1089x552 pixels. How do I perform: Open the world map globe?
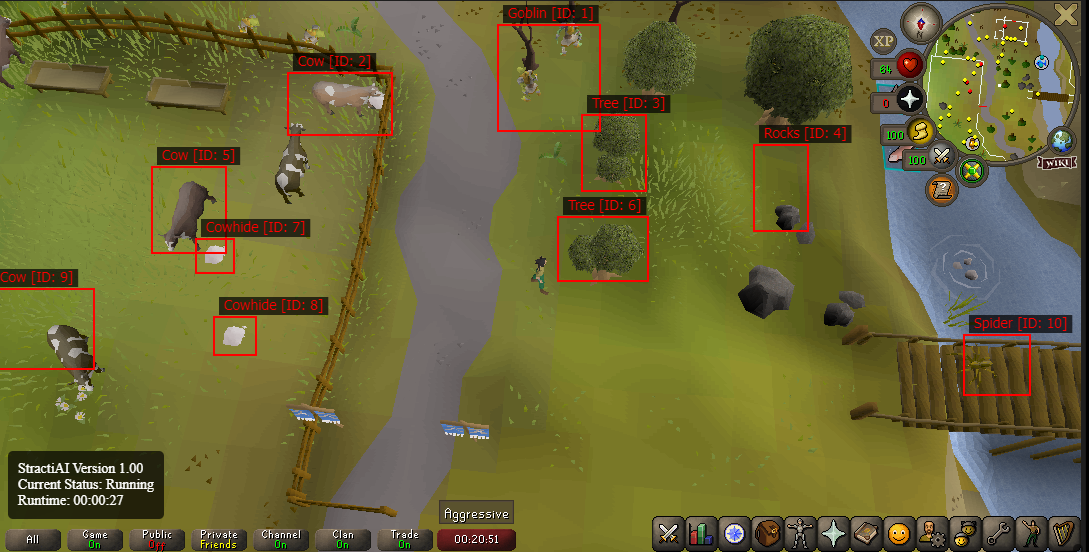(x=1059, y=139)
